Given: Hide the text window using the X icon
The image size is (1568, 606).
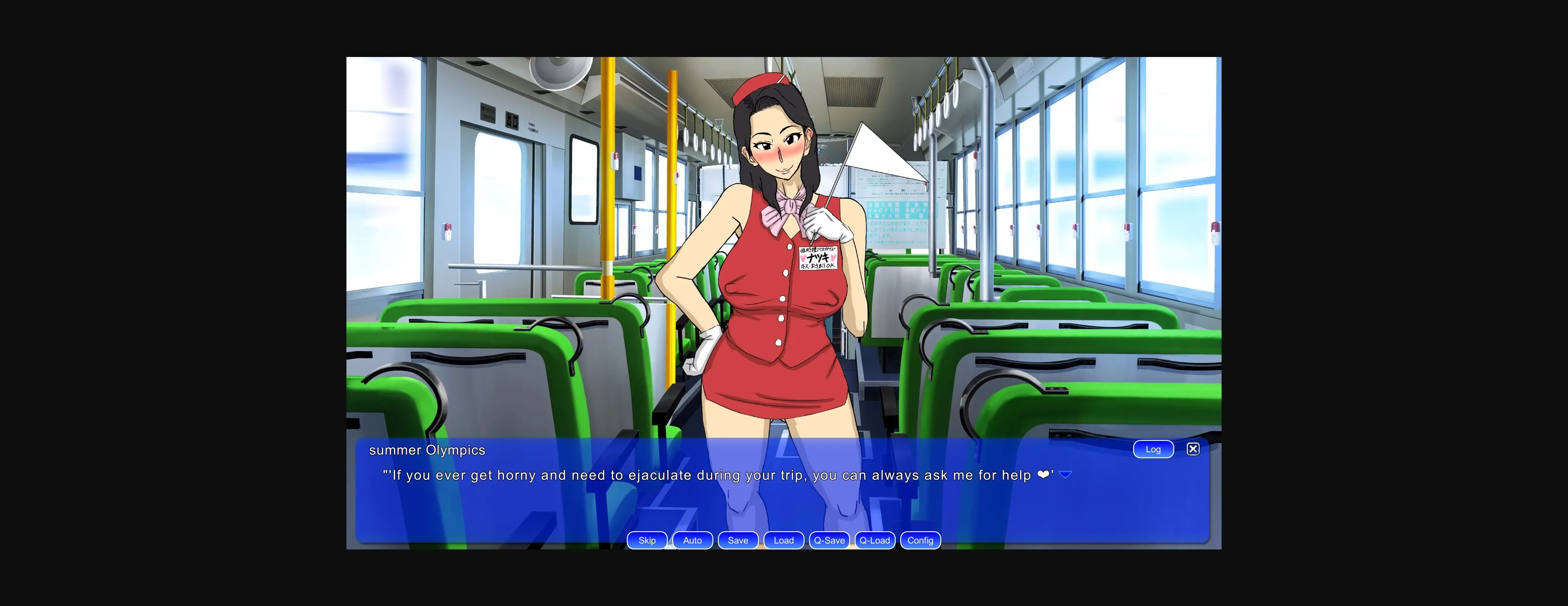Looking at the screenshot, I should [x=1193, y=449].
